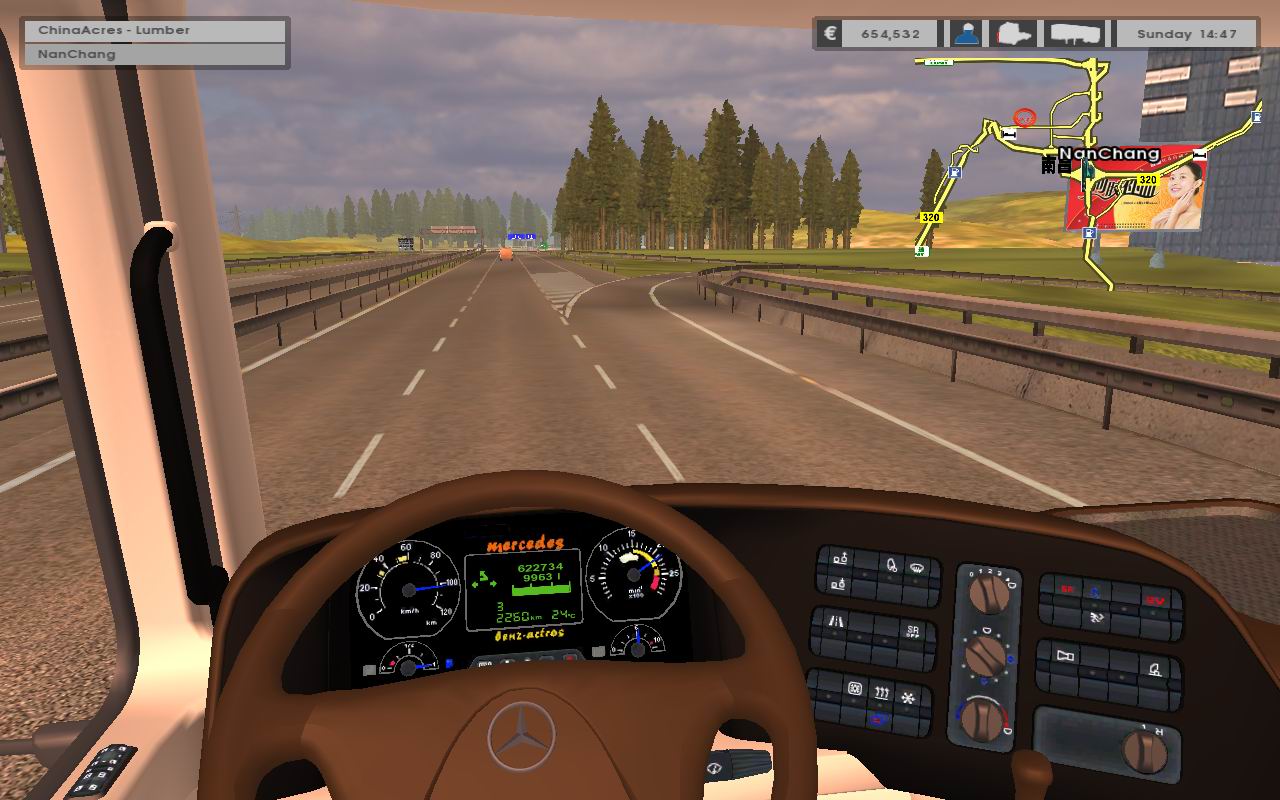Open the driver status icon
Viewport: 1280px width, 800px height.
point(965,34)
